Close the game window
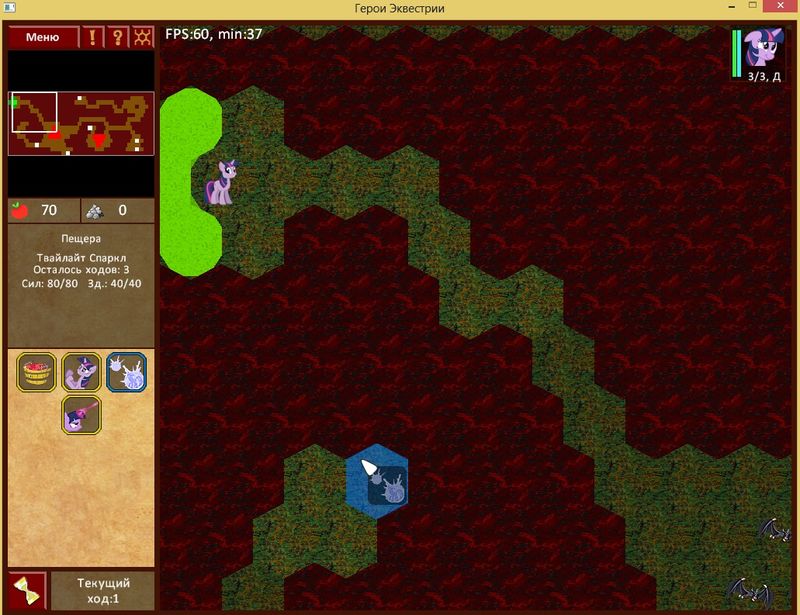Image resolution: width=800 pixels, height=615 pixels. coord(774,8)
